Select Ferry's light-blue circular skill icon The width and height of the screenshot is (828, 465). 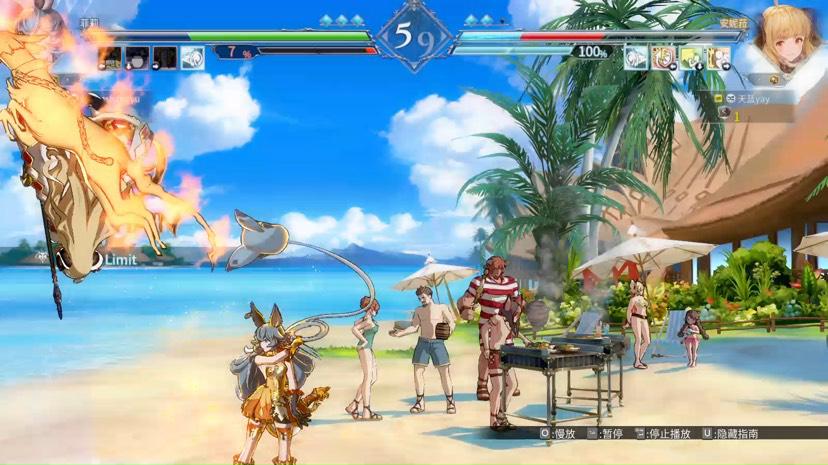tap(192, 58)
